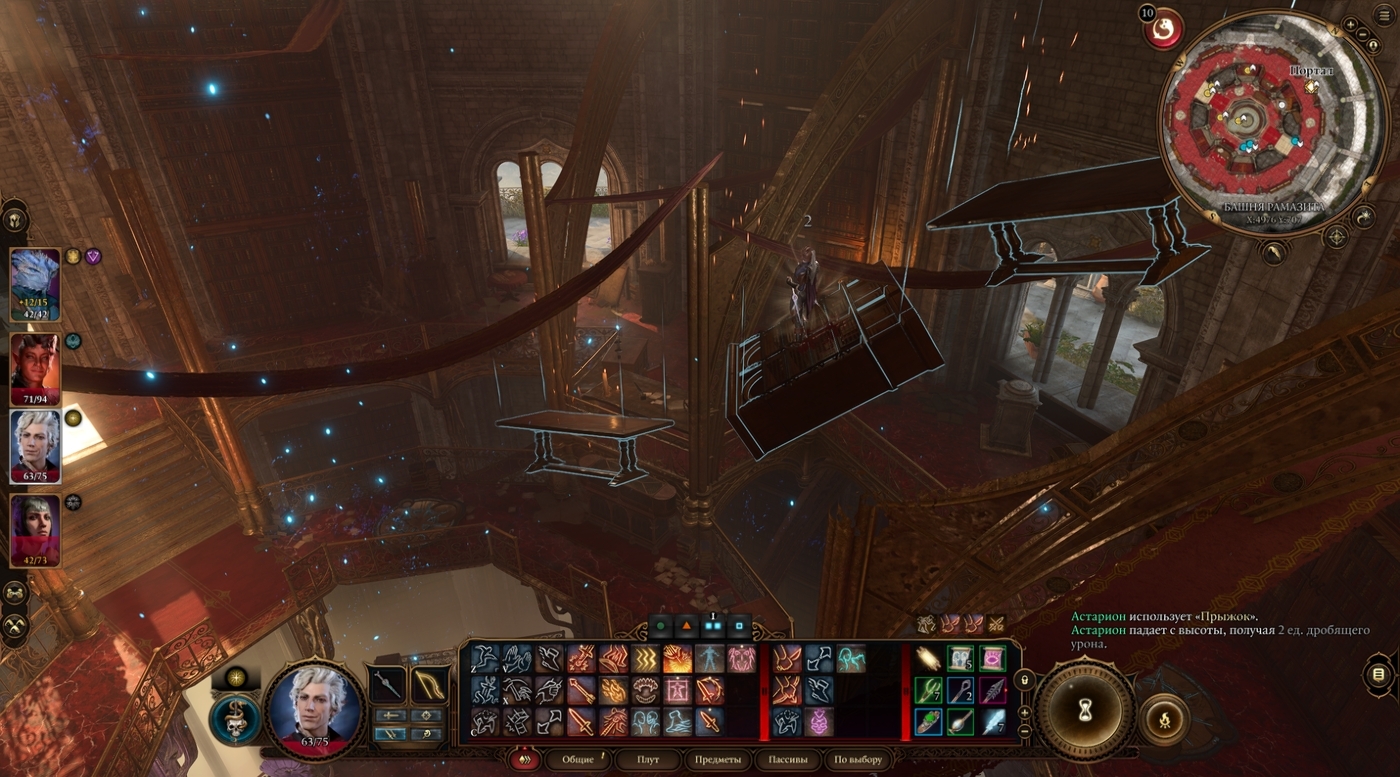Select the ranged bow weapon slot
The width and height of the screenshot is (1400, 777).
click(429, 685)
